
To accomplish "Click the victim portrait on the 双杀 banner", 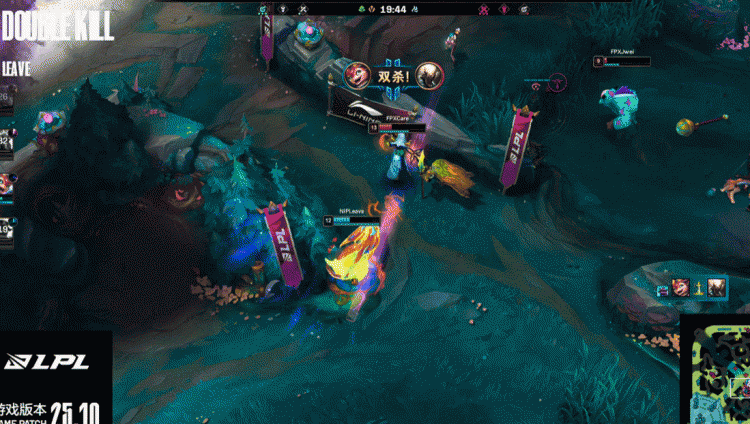I will [429, 74].
